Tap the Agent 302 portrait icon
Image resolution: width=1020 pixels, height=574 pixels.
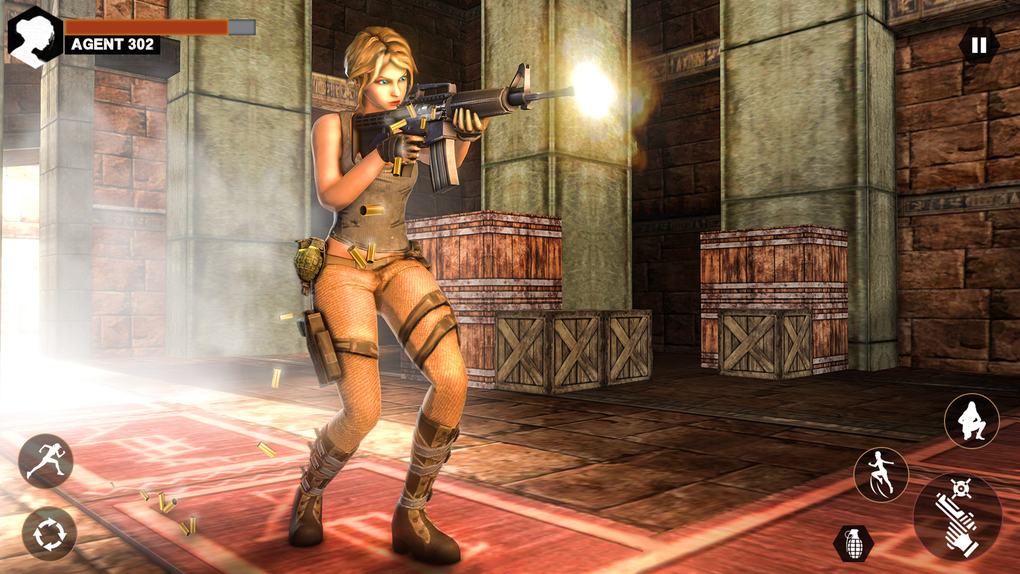tap(35, 36)
